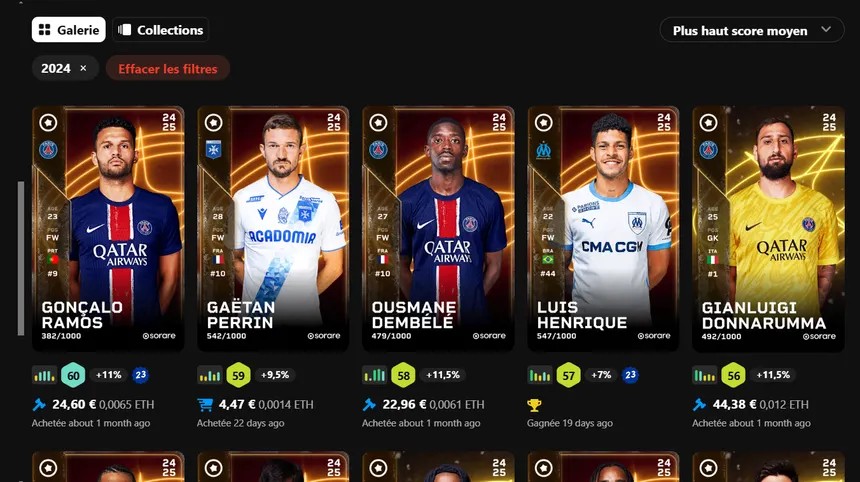Click the +7% bonus badge under Luis Henrique
This screenshot has height=482, width=860.
pyautogui.click(x=600, y=375)
